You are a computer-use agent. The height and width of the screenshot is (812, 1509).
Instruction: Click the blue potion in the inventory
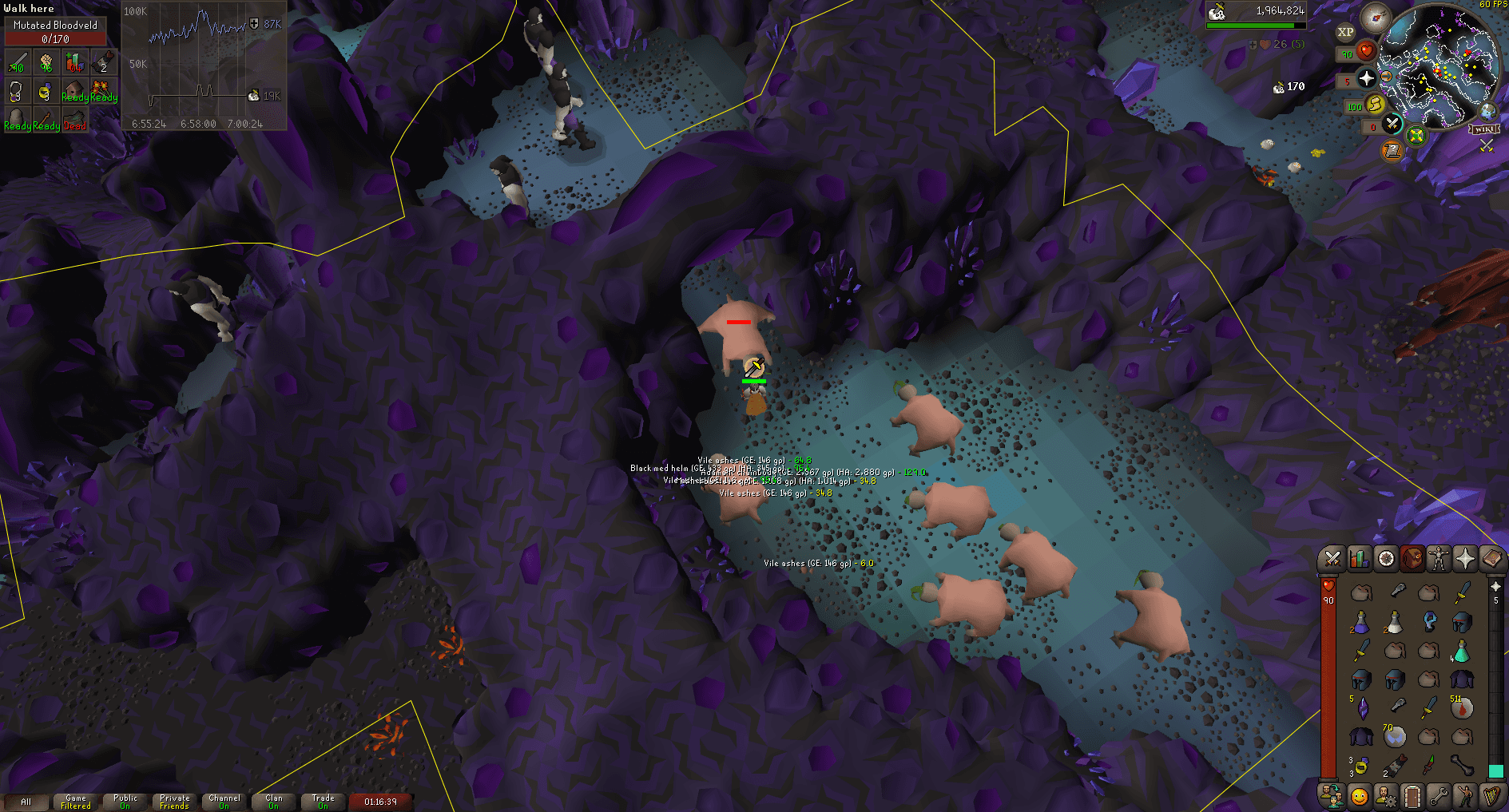tap(1361, 624)
